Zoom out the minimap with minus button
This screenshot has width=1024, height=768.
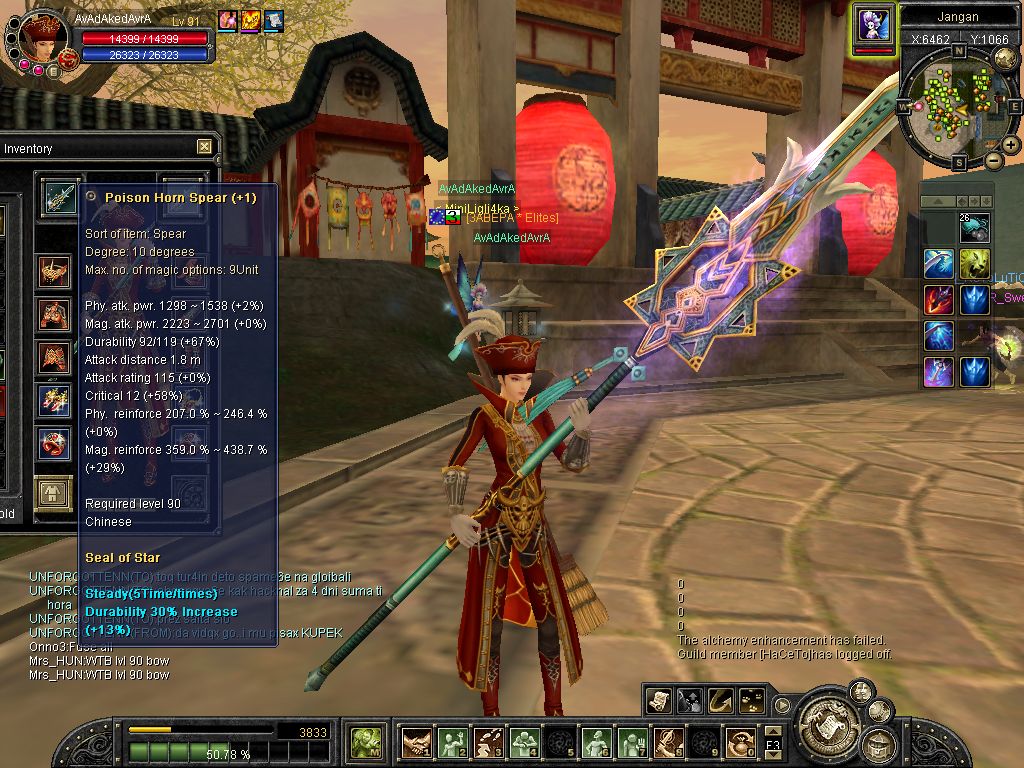click(x=993, y=160)
